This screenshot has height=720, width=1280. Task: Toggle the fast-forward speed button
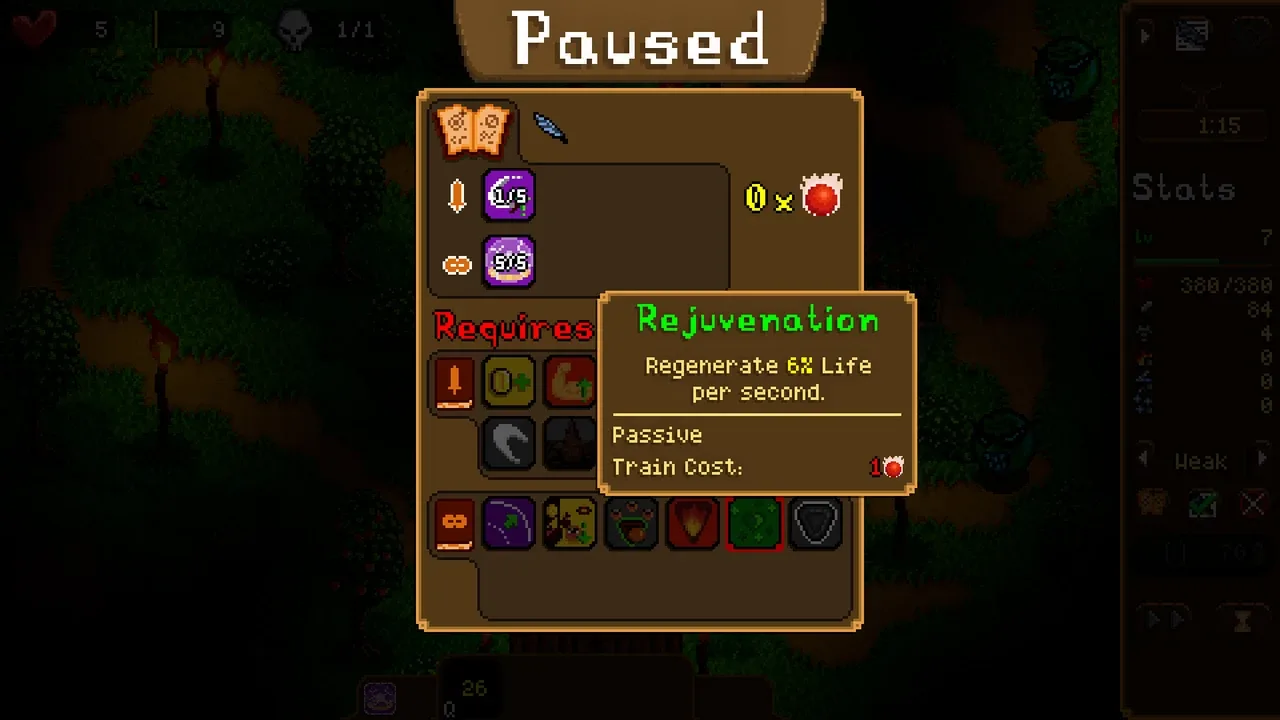1162,621
